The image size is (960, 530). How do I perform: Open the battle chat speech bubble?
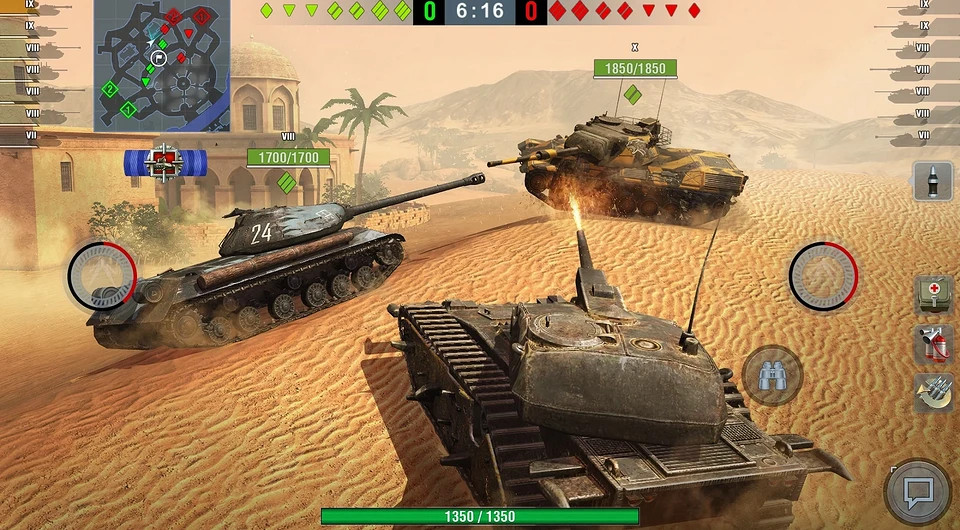(x=917, y=492)
